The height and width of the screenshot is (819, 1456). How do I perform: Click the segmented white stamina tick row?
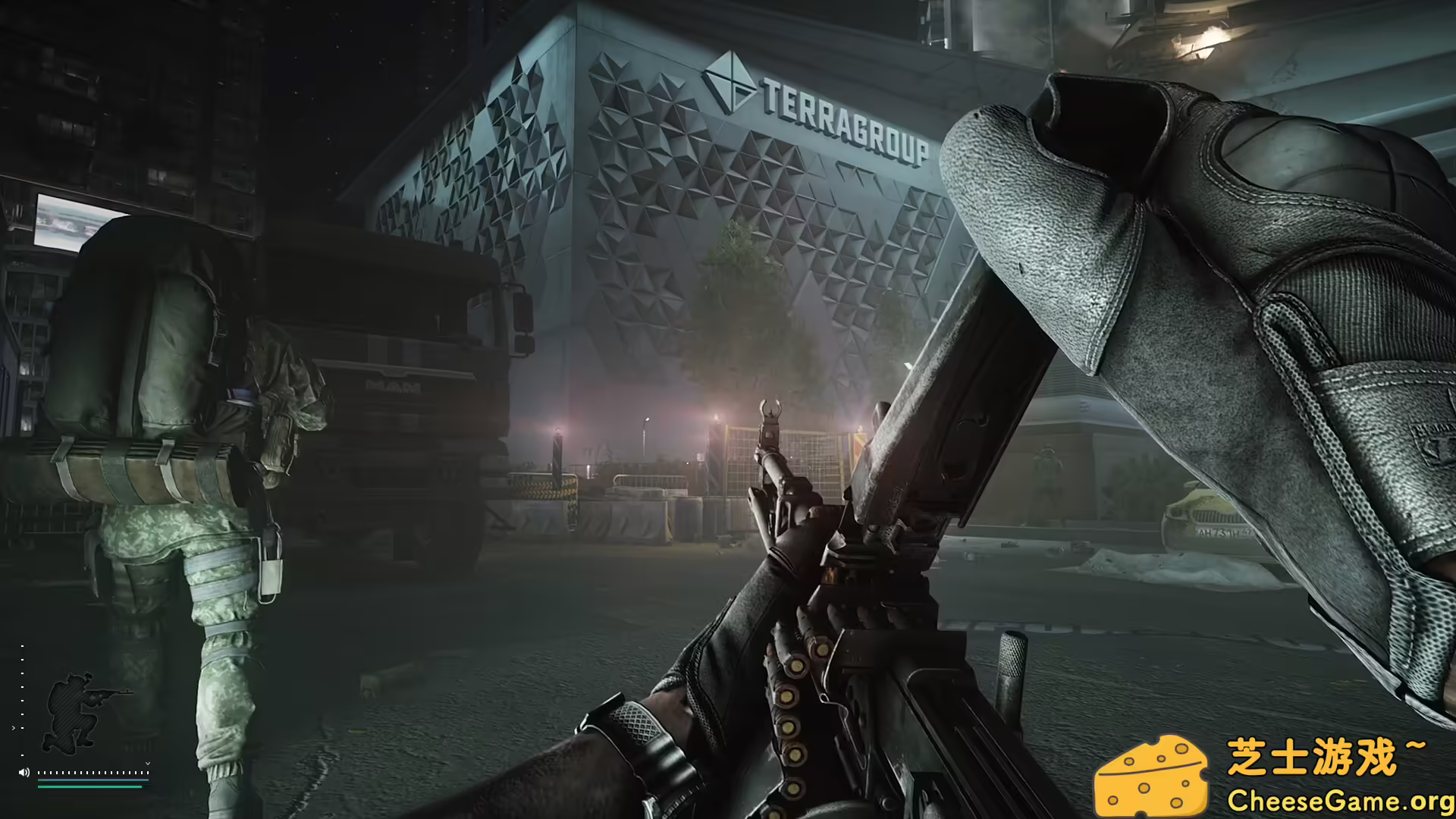(93, 773)
